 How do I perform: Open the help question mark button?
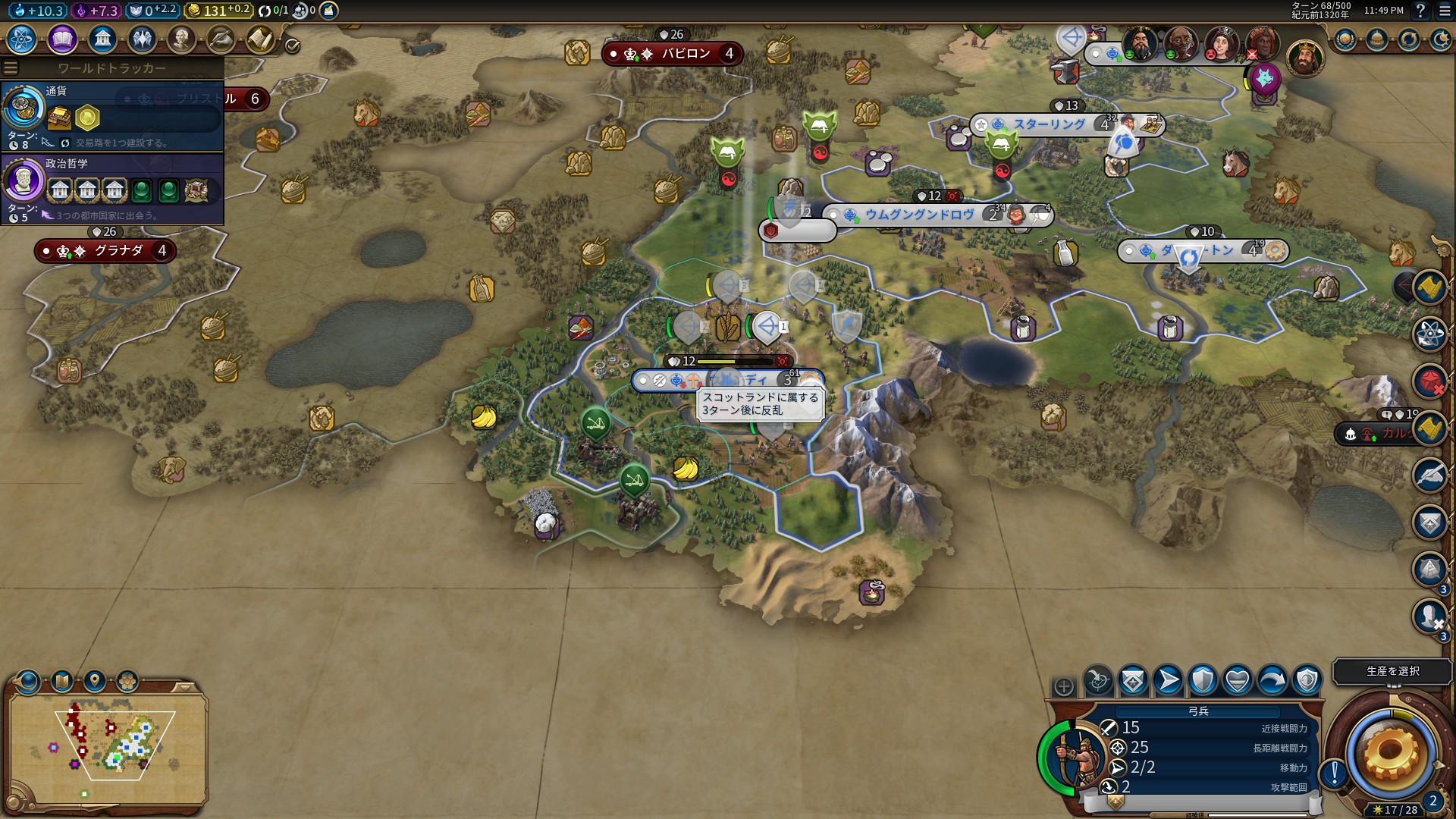(x=1420, y=11)
